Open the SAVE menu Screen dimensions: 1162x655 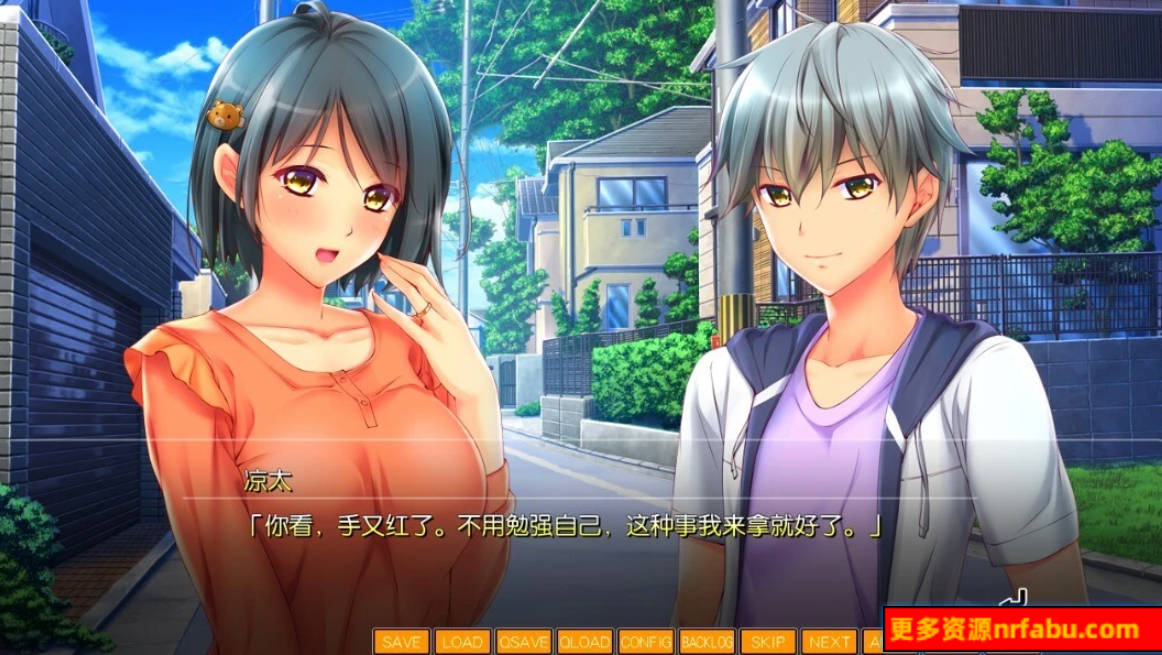tap(402, 641)
